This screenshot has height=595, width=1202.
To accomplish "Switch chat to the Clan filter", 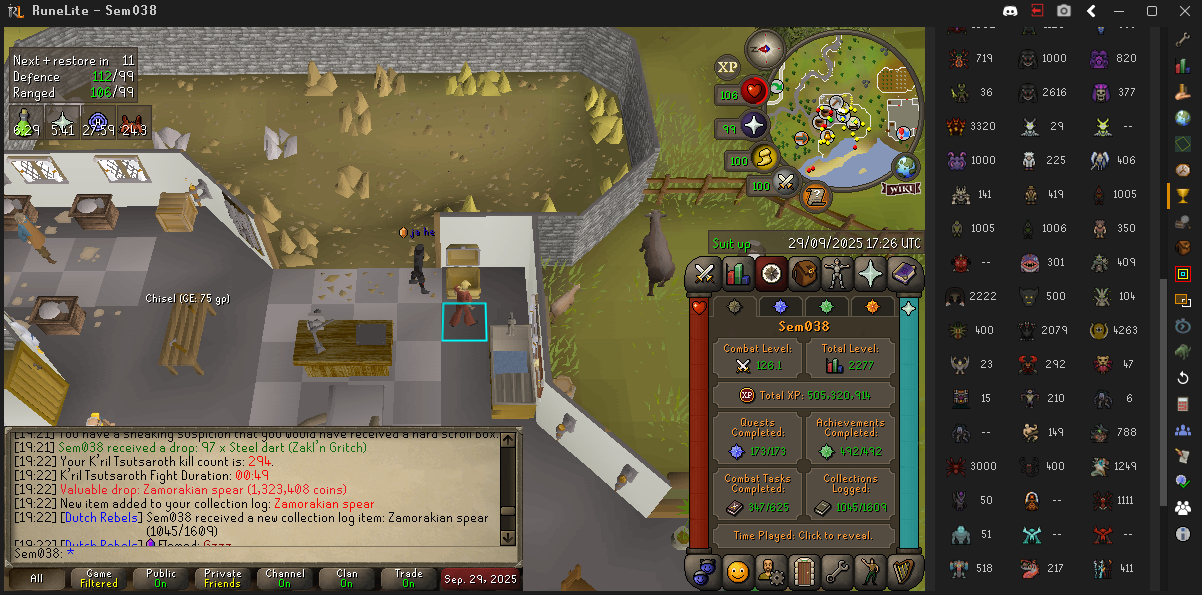I will [346, 578].
